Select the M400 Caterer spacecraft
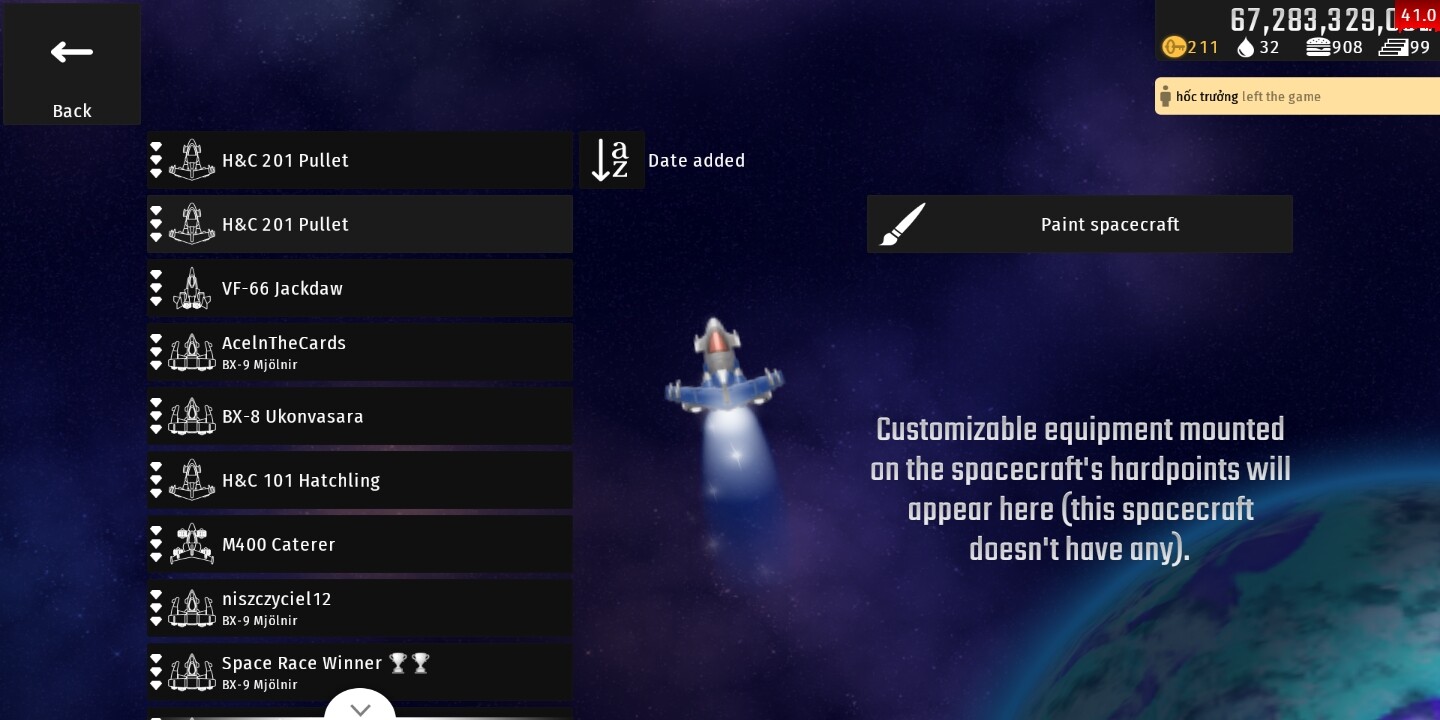This screenshot has width=1440, height=720. click(x=360, y=544)
